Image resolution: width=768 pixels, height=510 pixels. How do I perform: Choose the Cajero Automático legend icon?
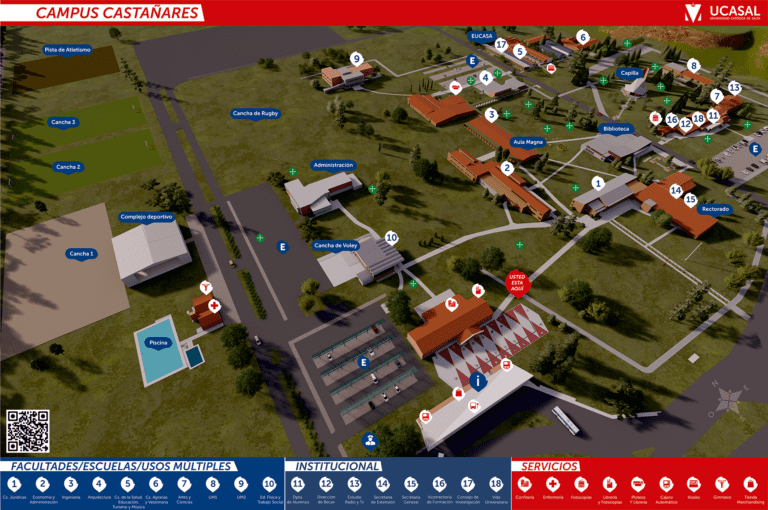click(666, 484)
